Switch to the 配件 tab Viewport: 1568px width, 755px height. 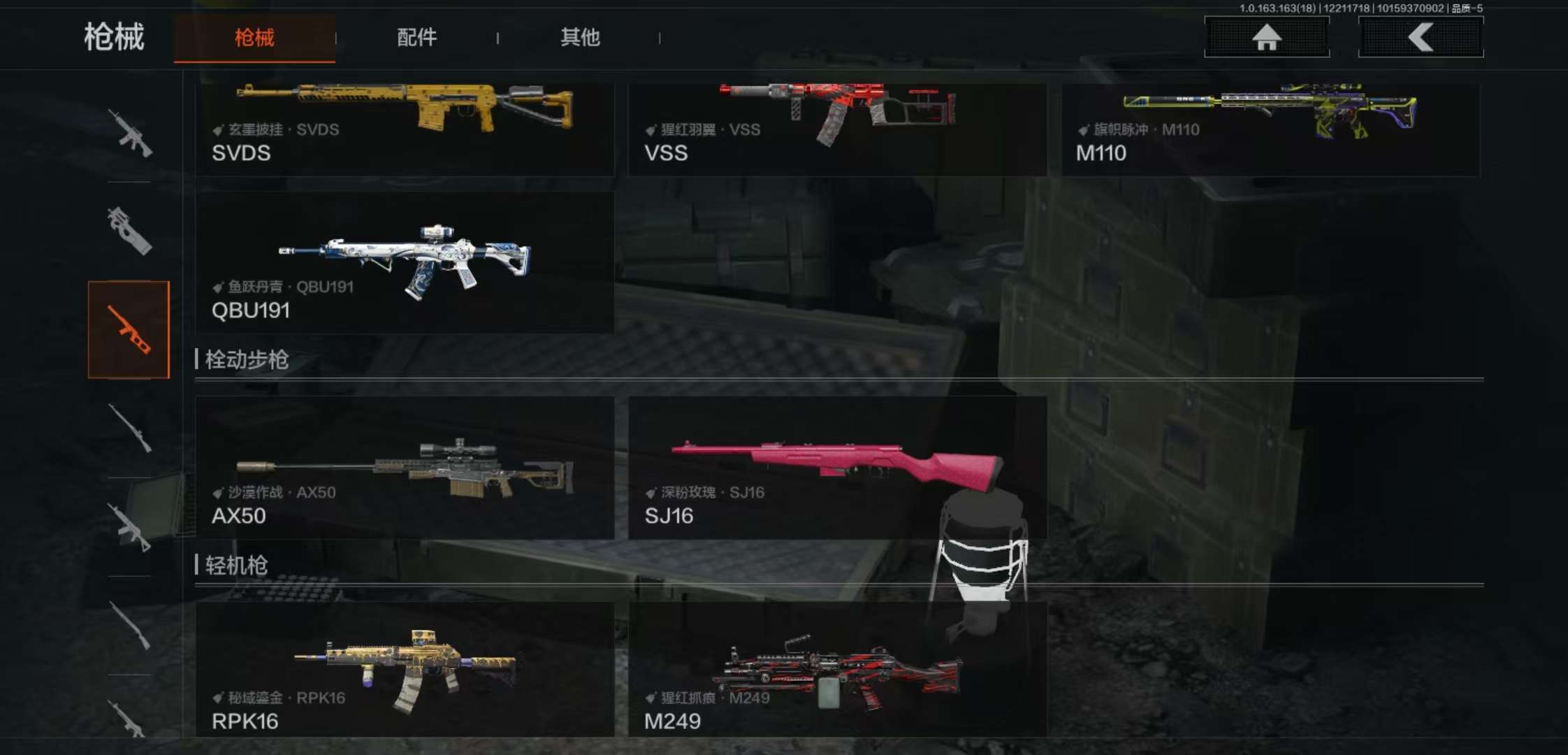click(416, 37)
